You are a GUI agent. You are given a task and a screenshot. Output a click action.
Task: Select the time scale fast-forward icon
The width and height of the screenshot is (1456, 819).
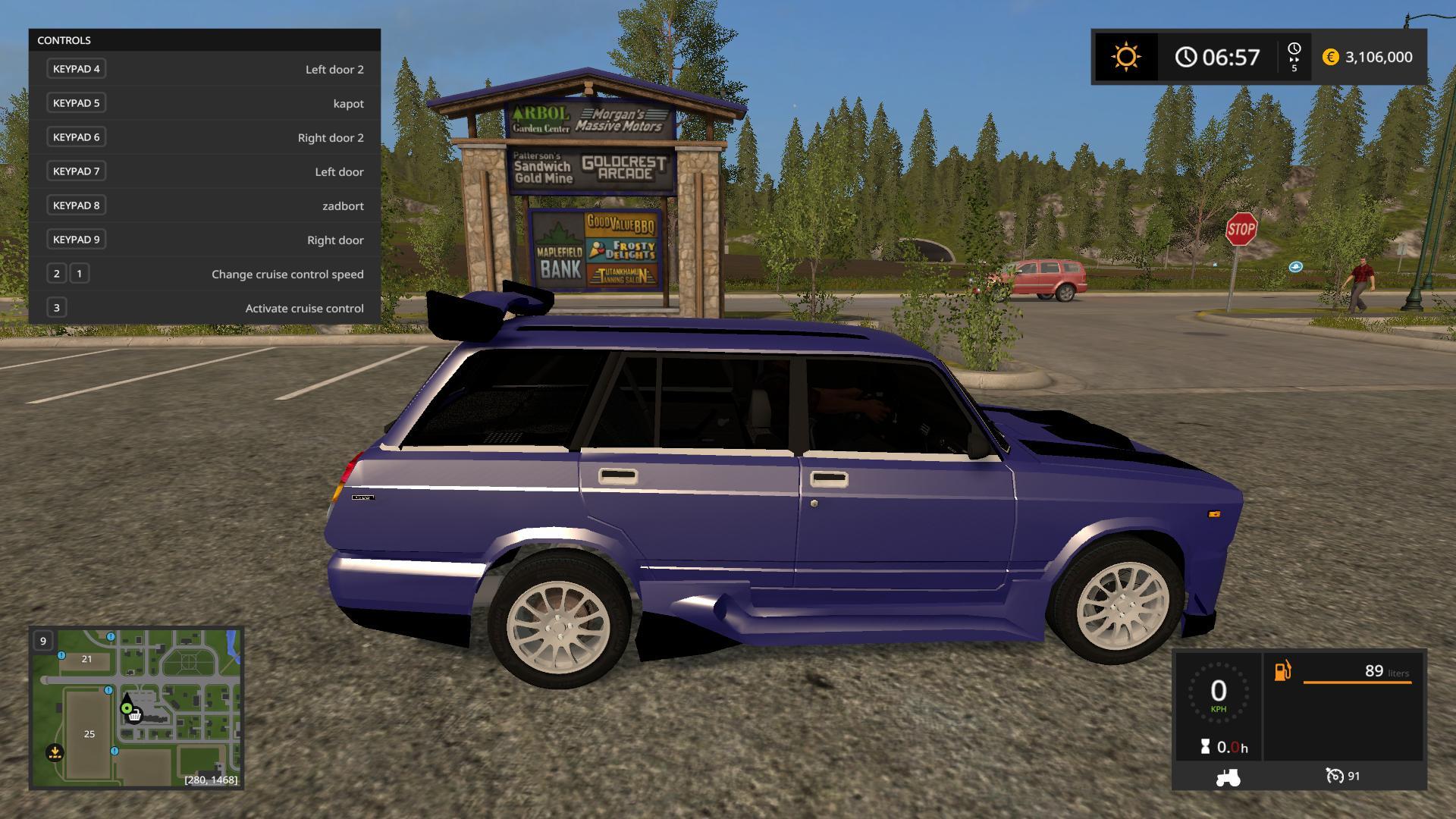(1294, 58)
